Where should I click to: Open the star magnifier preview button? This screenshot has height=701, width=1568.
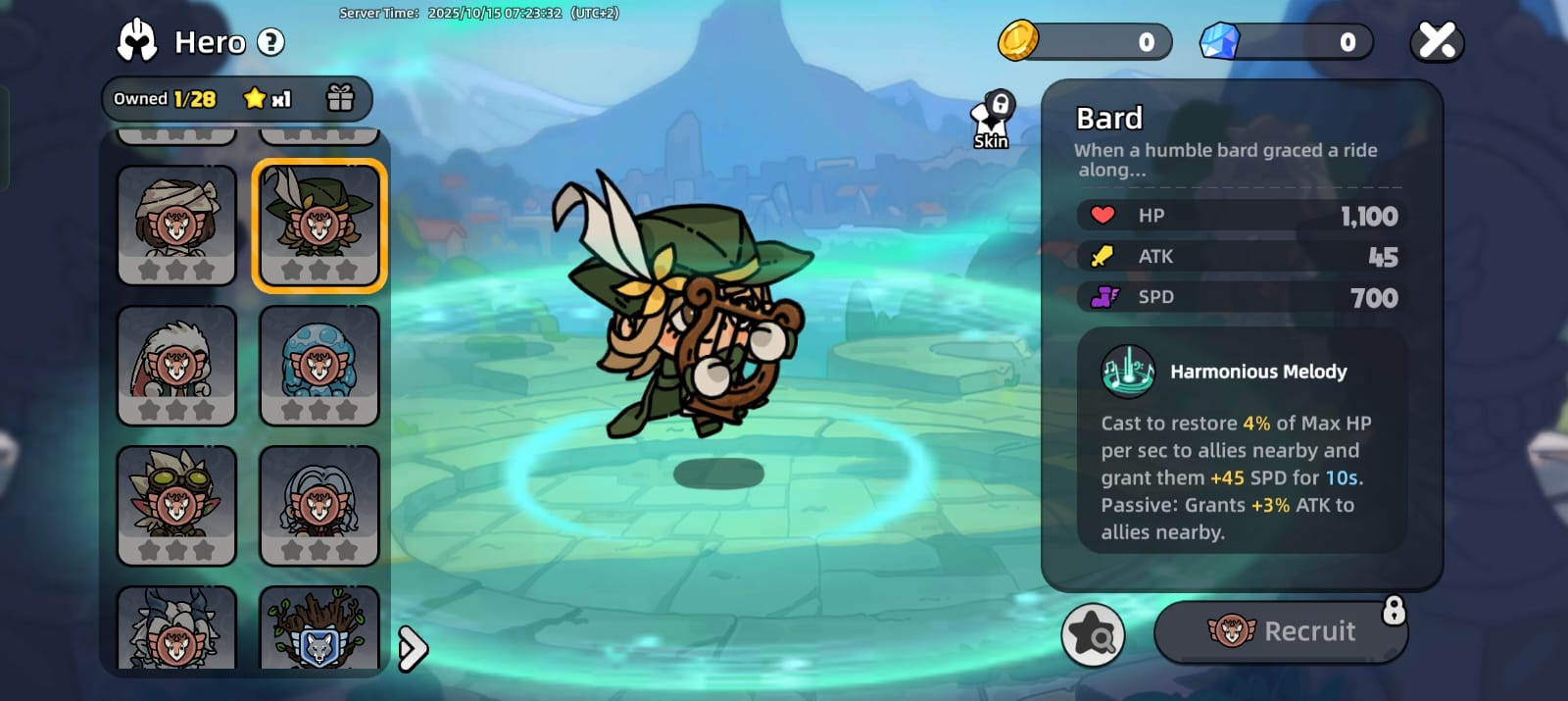pyautogui.click(x=1093, y=634)
